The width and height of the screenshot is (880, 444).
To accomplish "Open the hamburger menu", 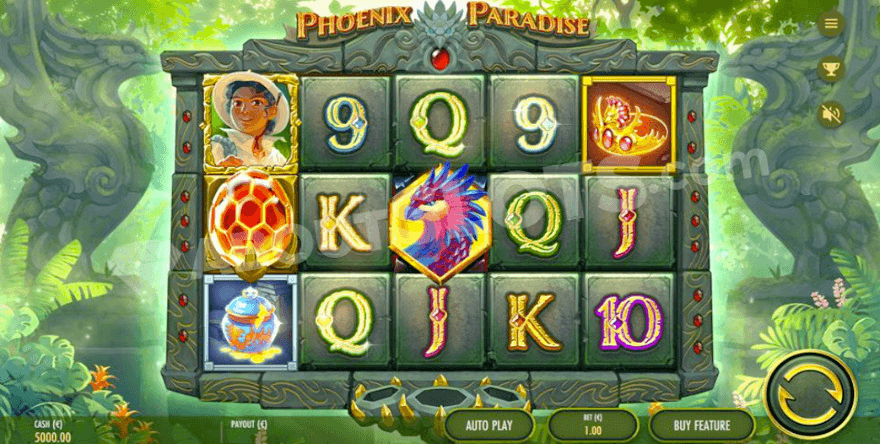I will point(830,23).
